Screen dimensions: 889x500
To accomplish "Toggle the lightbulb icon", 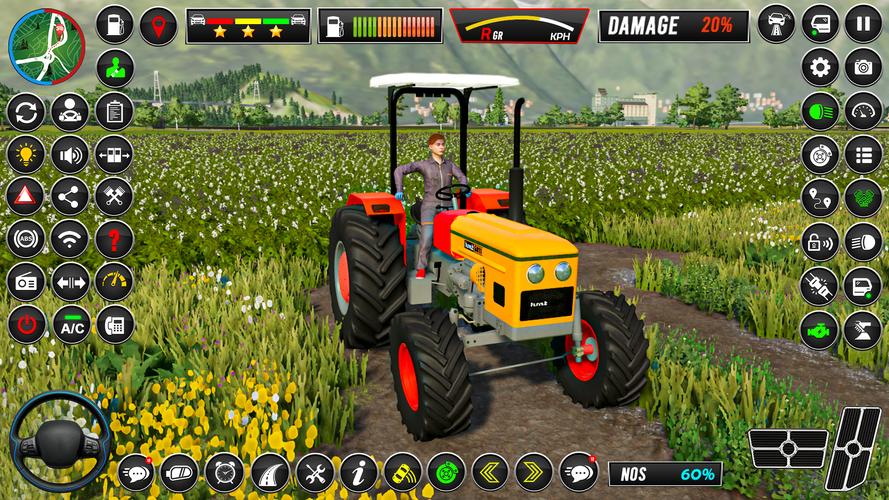I will (25, 154).
